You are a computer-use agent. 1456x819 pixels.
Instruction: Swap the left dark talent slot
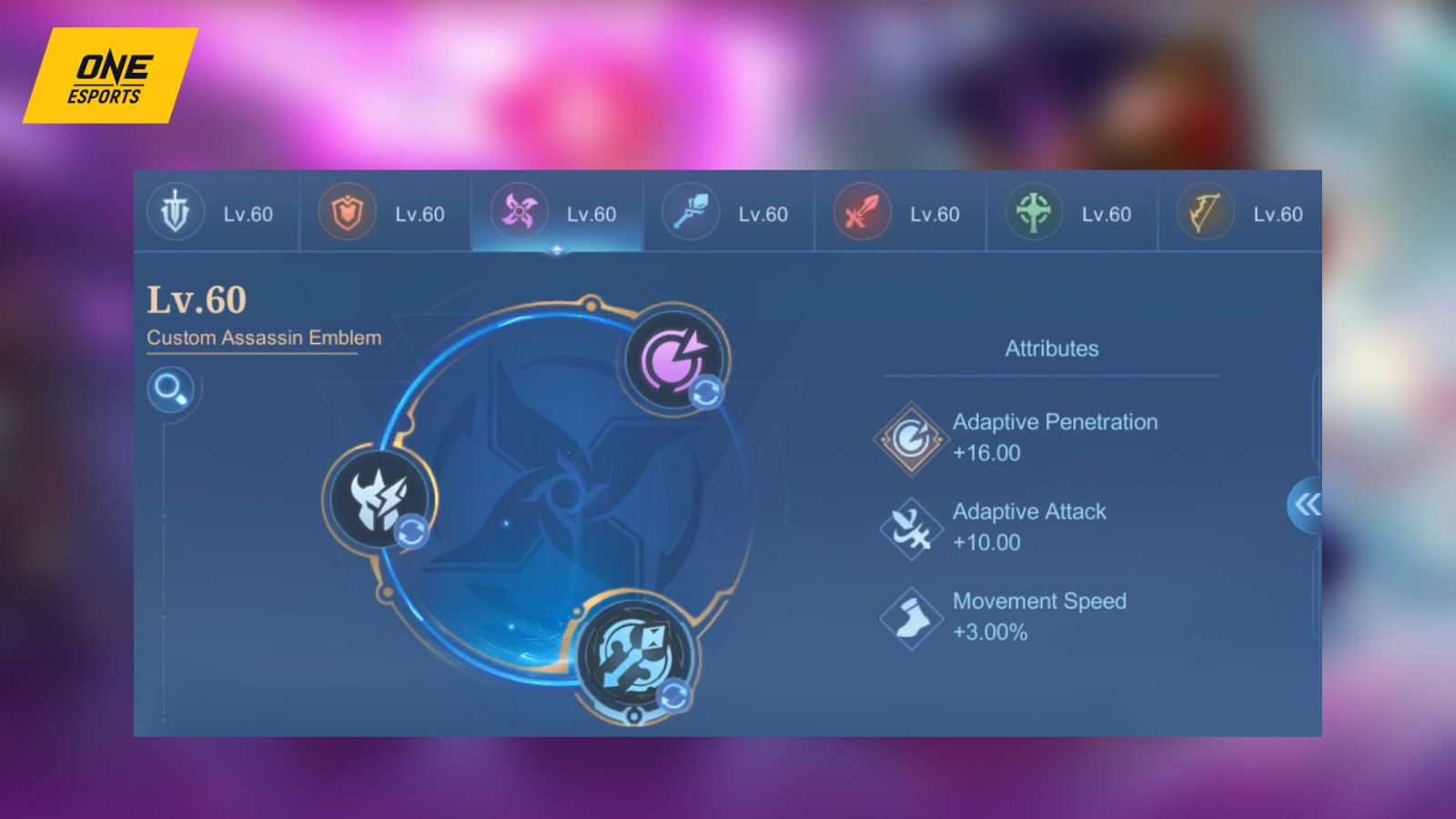(x=411, y=532)
